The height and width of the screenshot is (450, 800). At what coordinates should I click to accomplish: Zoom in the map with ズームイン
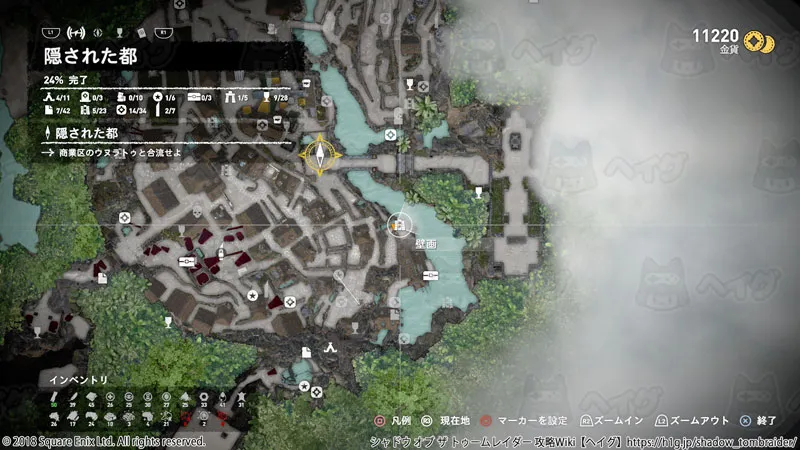(608, 423)
